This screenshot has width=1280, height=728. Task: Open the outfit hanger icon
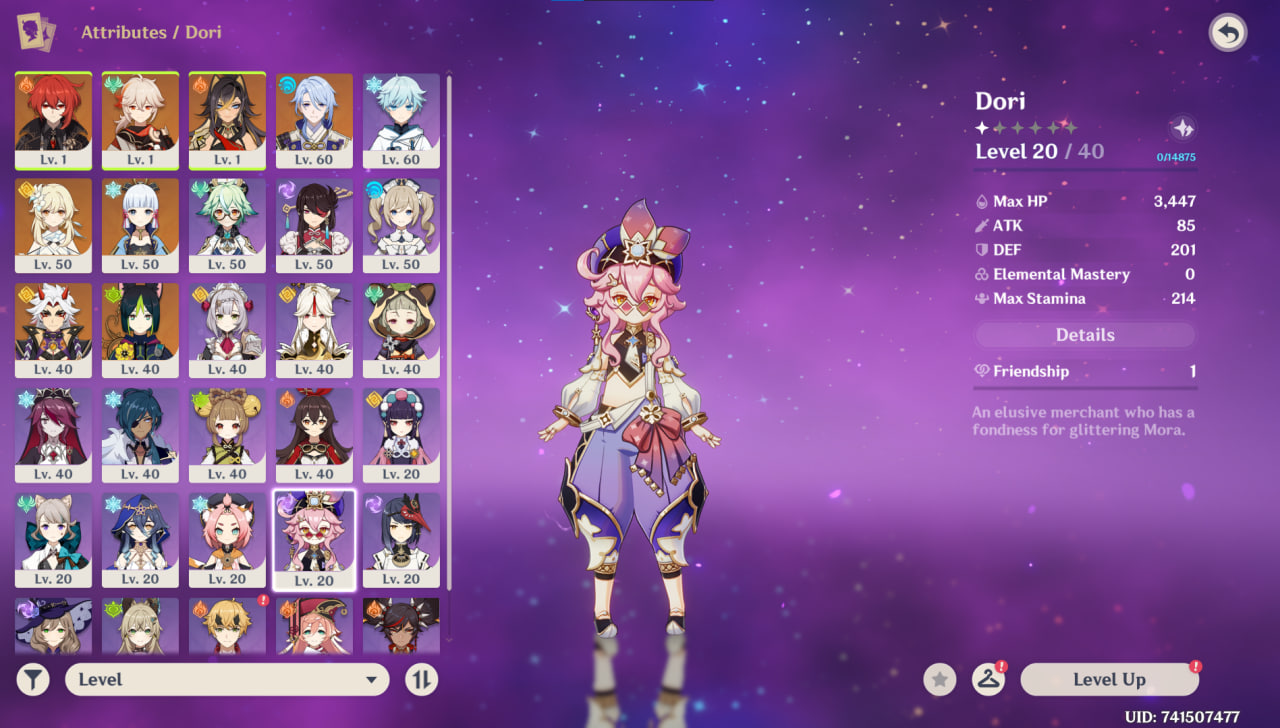coord(988,680)
